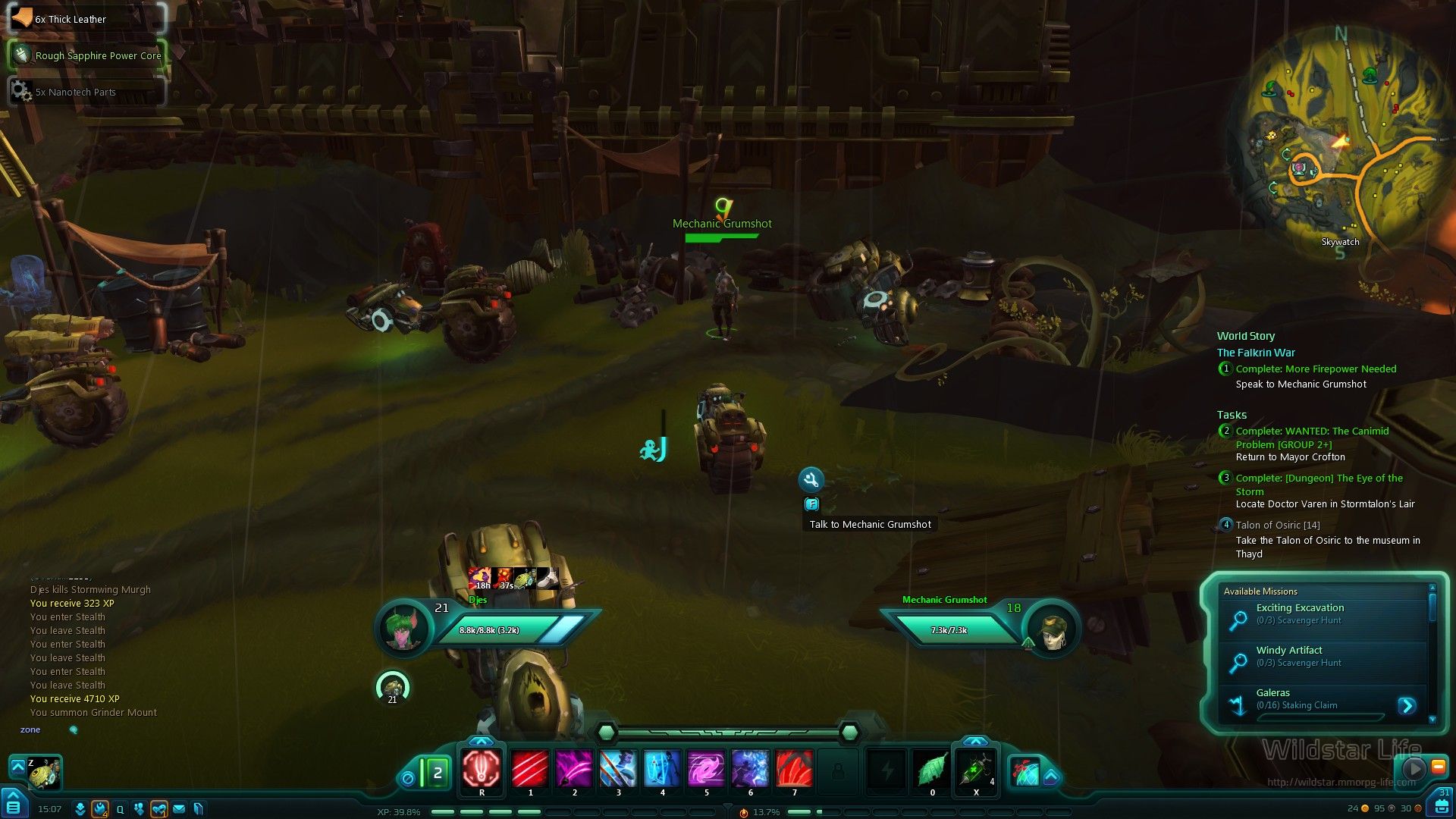Select the Talon of Osiric quest
This screenshot has height=819, width=1456.
coord(1277,526)
